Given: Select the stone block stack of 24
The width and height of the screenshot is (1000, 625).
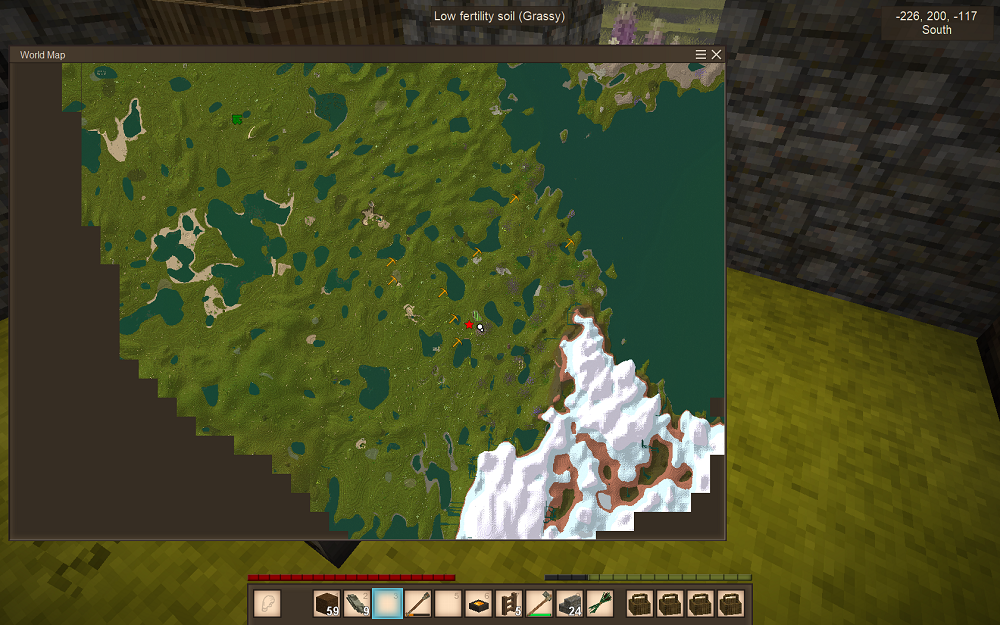Looking at the screenshot, I should click(x=570, y=604).
